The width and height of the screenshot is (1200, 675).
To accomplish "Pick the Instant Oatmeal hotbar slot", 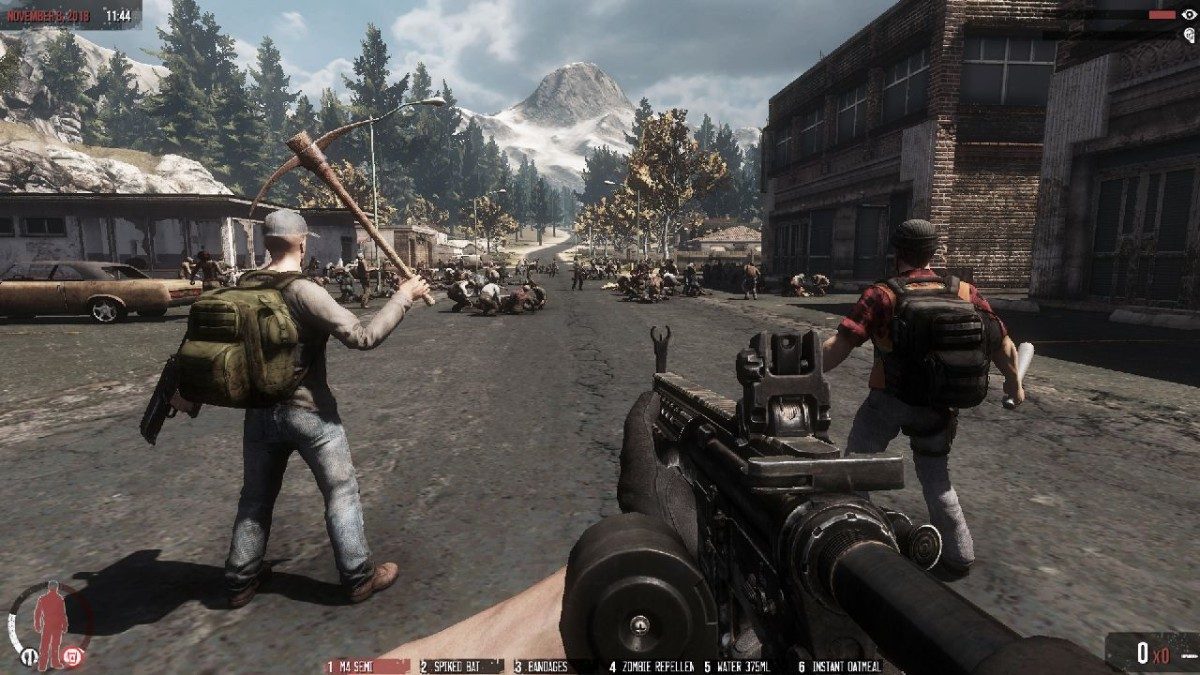I will [x=839, y=666].
